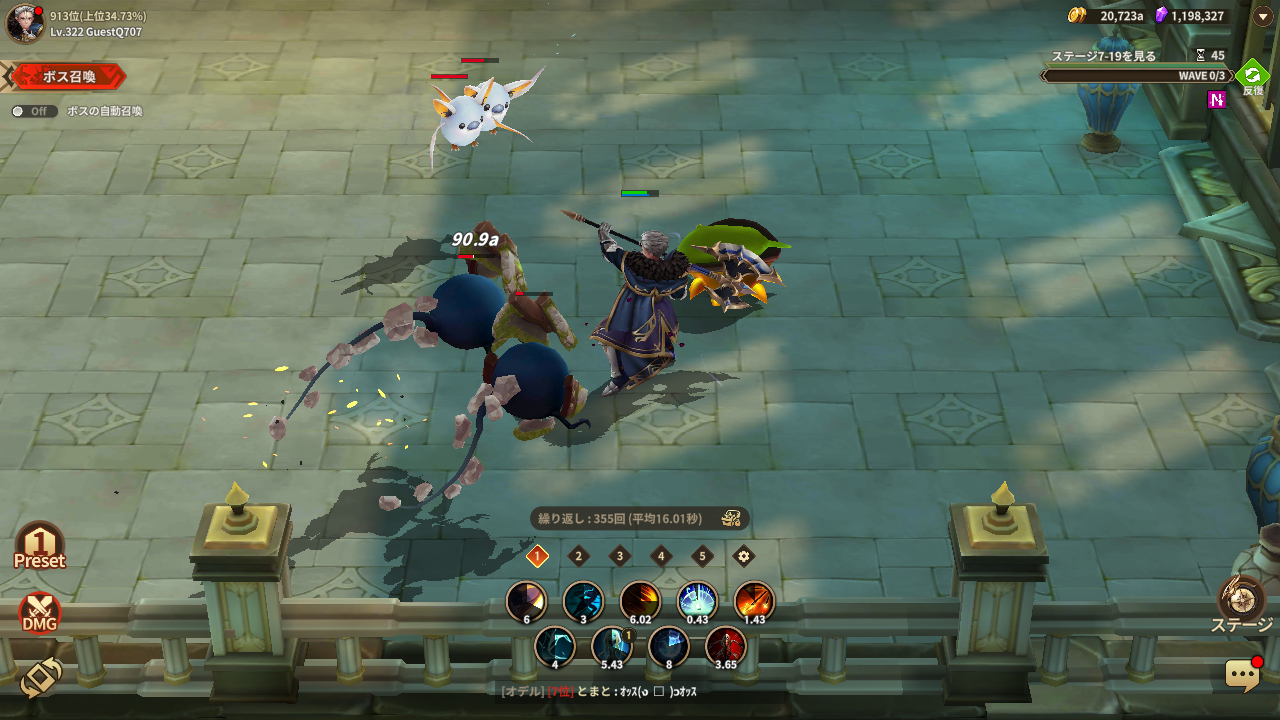Toggle the boss auto-summon switch
This screenshot has width=1280, height=720.
tap(34, 111)
